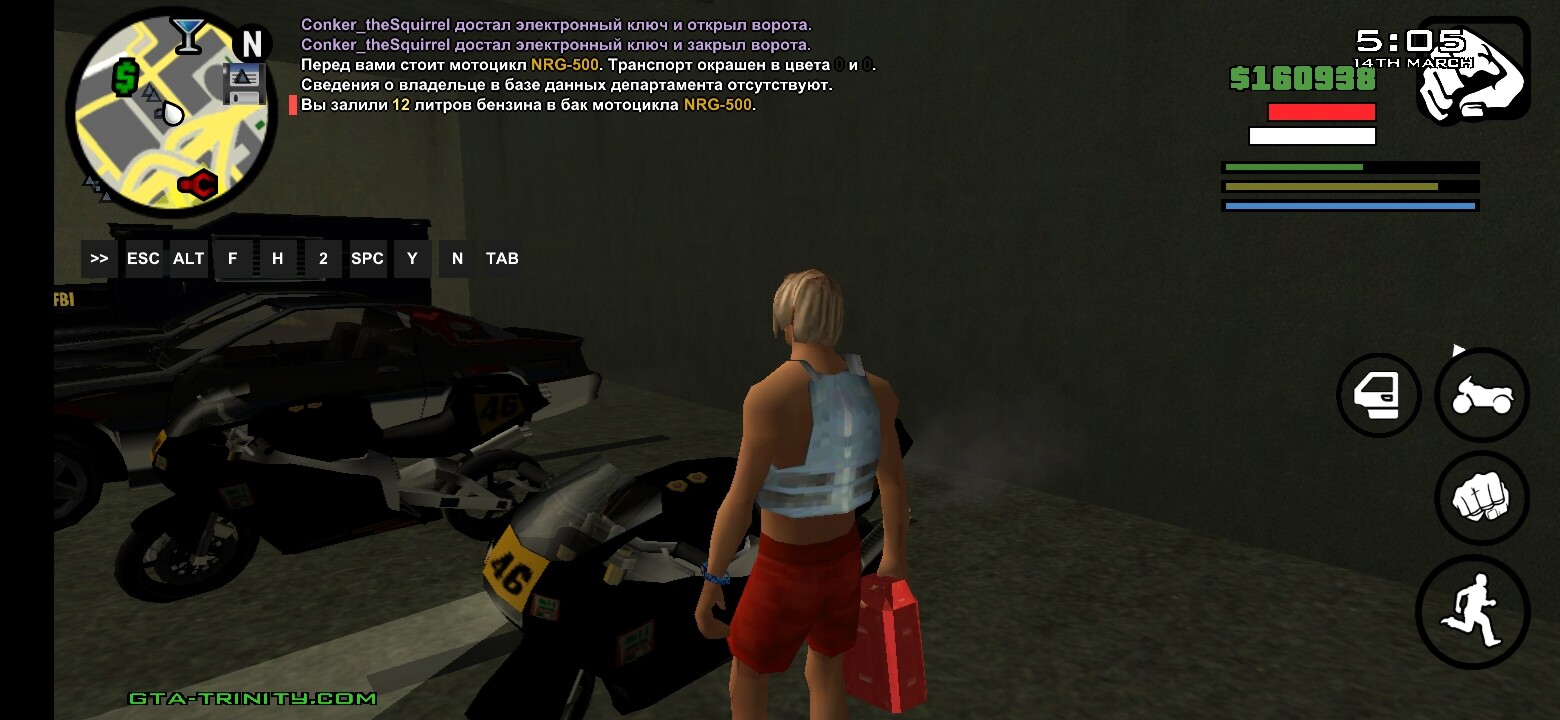
Task: Tap the SPC key button
Action: [x=367, y=258]
